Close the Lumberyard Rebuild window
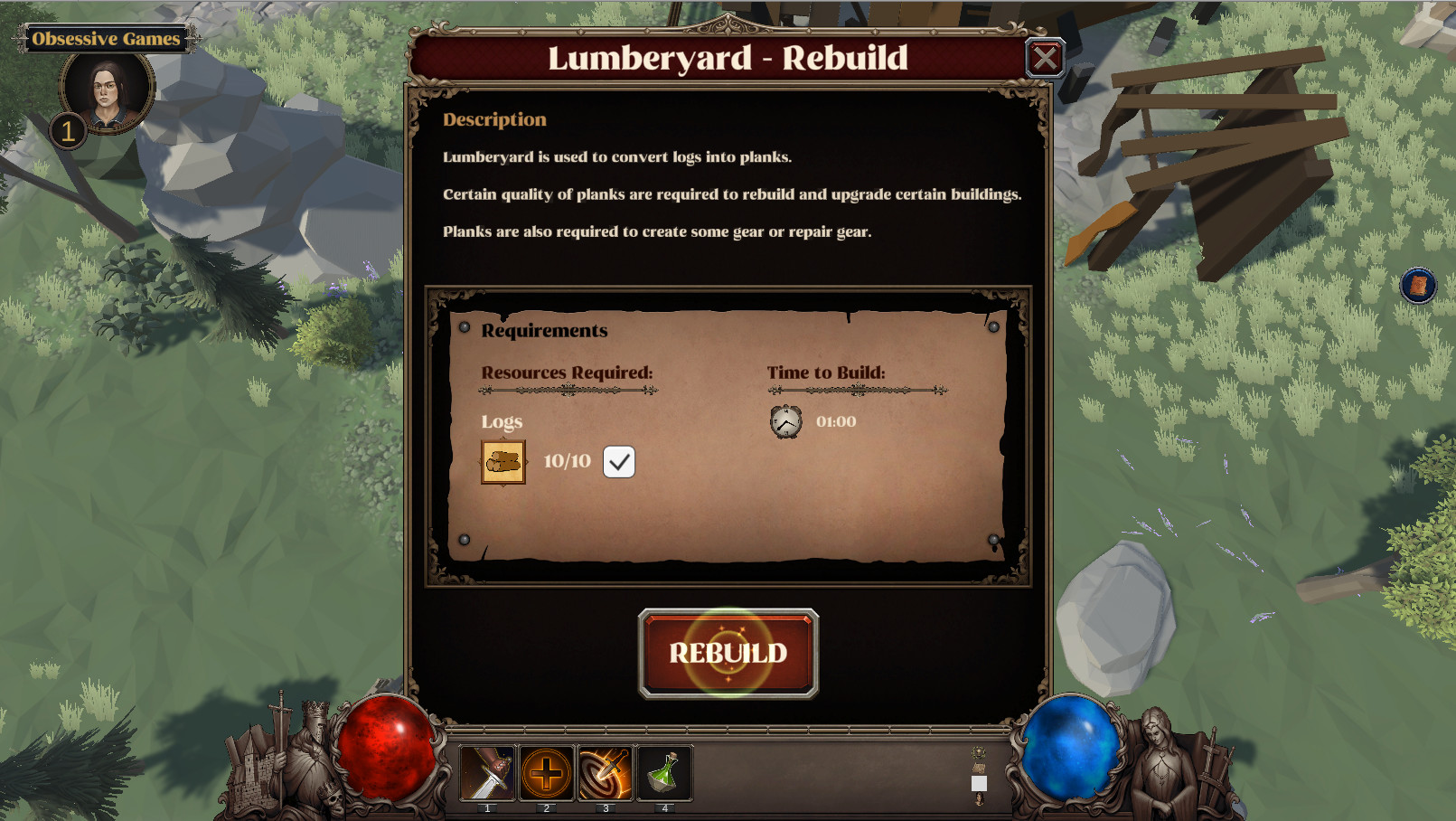1456x821 pixels. tap(1046, 57)
